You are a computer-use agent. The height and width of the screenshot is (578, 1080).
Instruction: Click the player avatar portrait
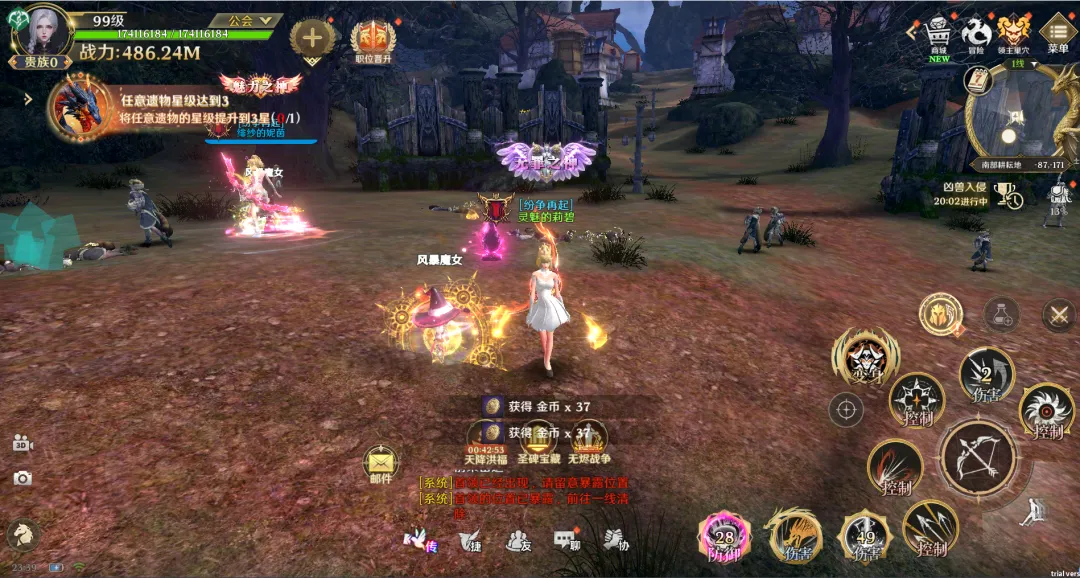[x=42, y=32]
